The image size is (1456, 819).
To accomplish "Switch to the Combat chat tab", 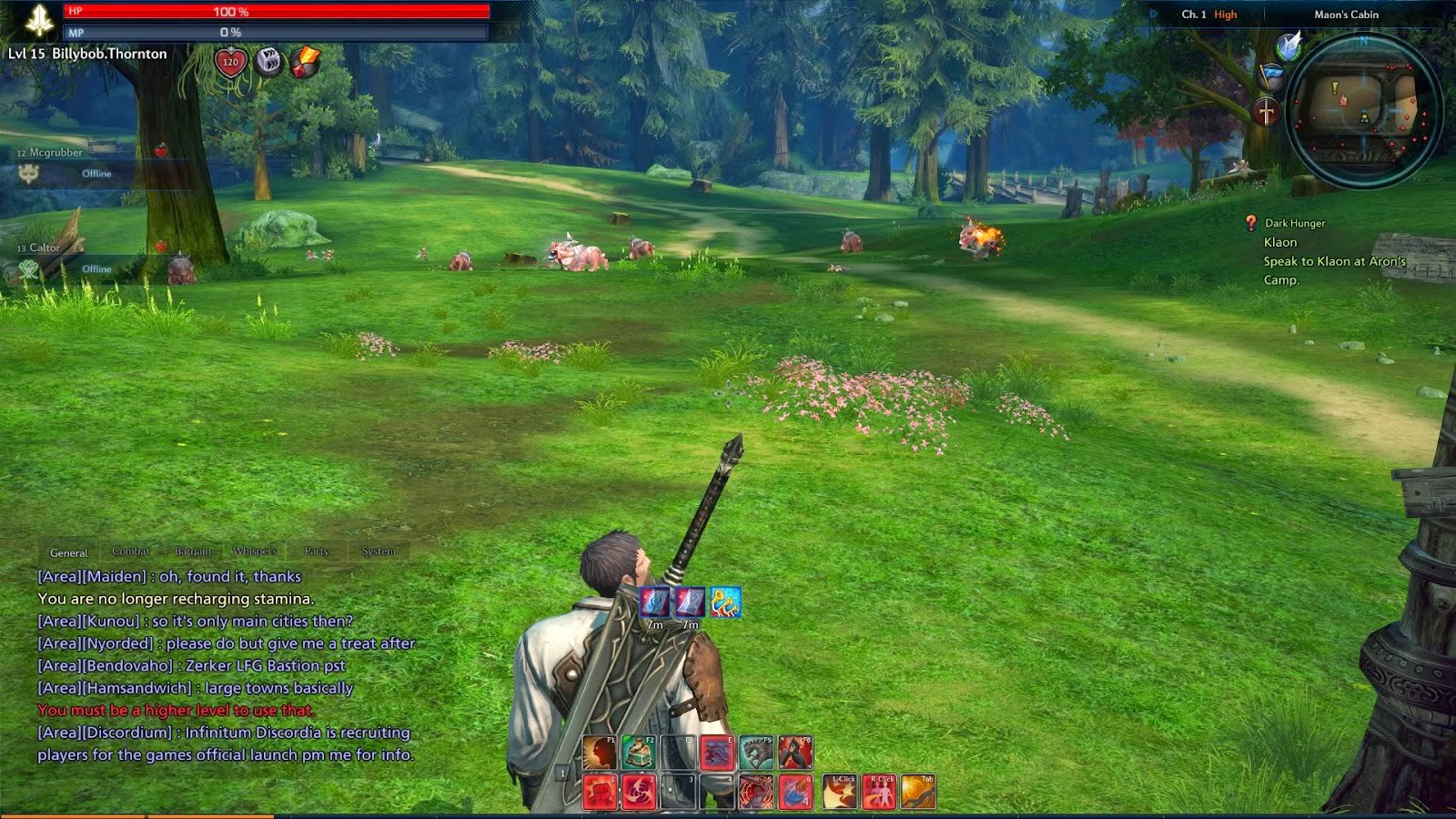I will pos(130,551).
